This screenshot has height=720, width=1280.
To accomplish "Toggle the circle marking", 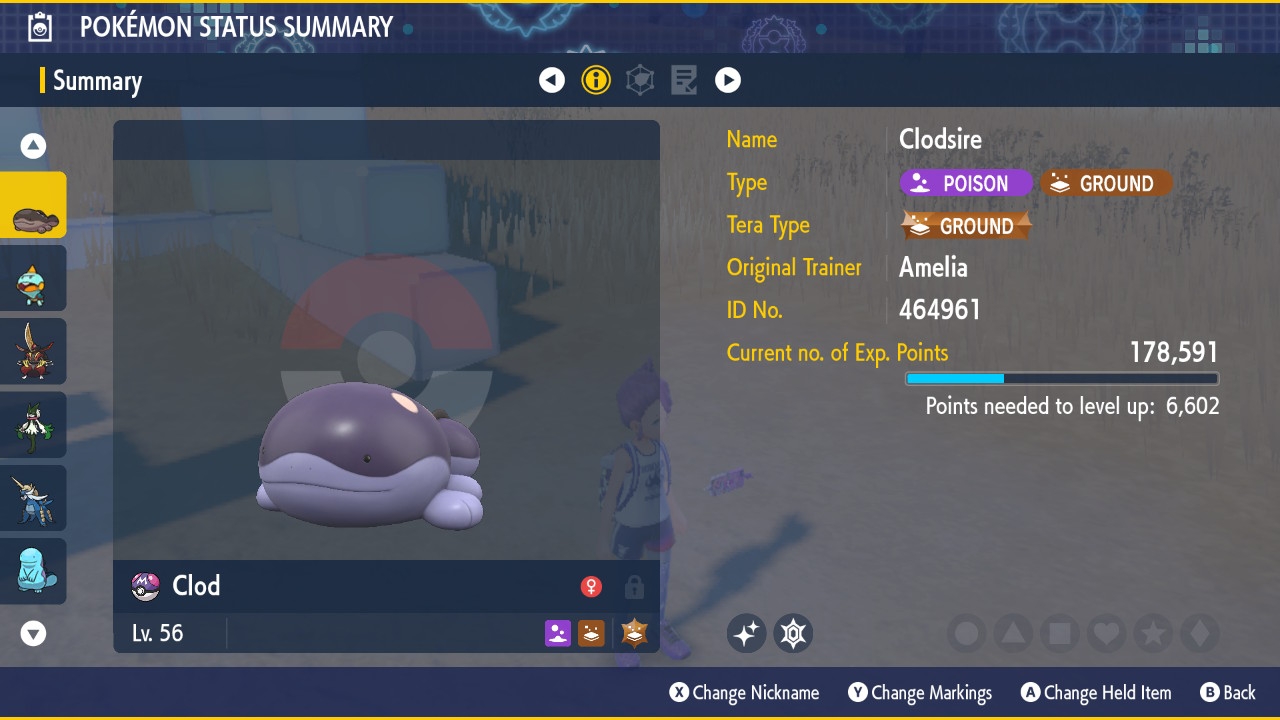I will coord(967,633).
